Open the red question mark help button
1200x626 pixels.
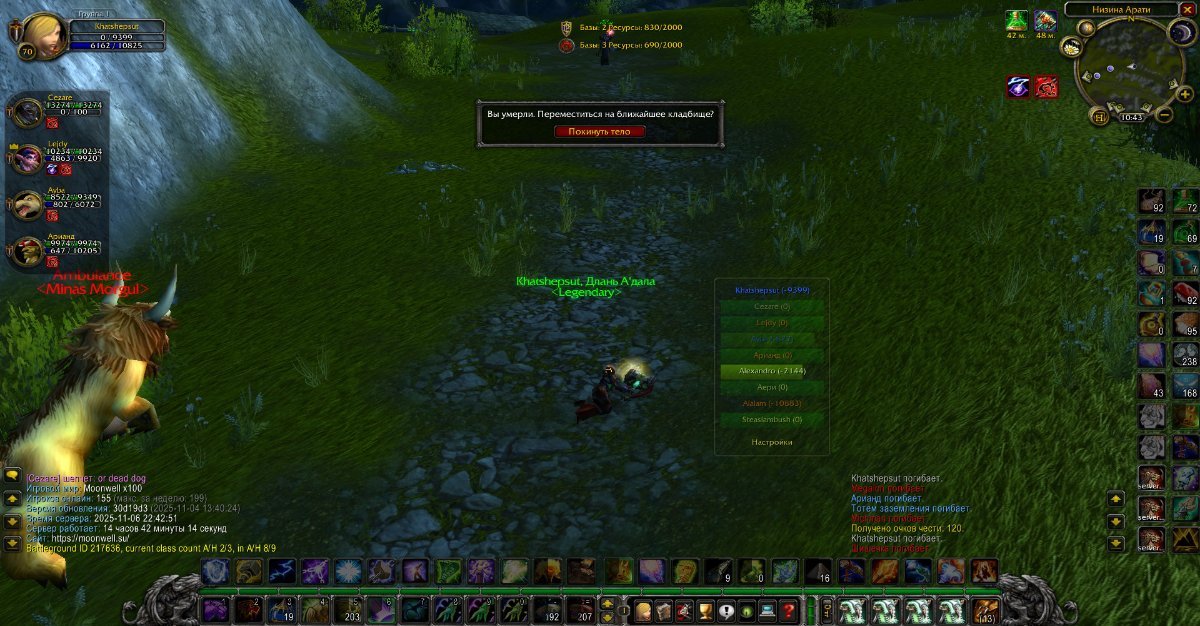pyautogui.click(x=789, y=610)
